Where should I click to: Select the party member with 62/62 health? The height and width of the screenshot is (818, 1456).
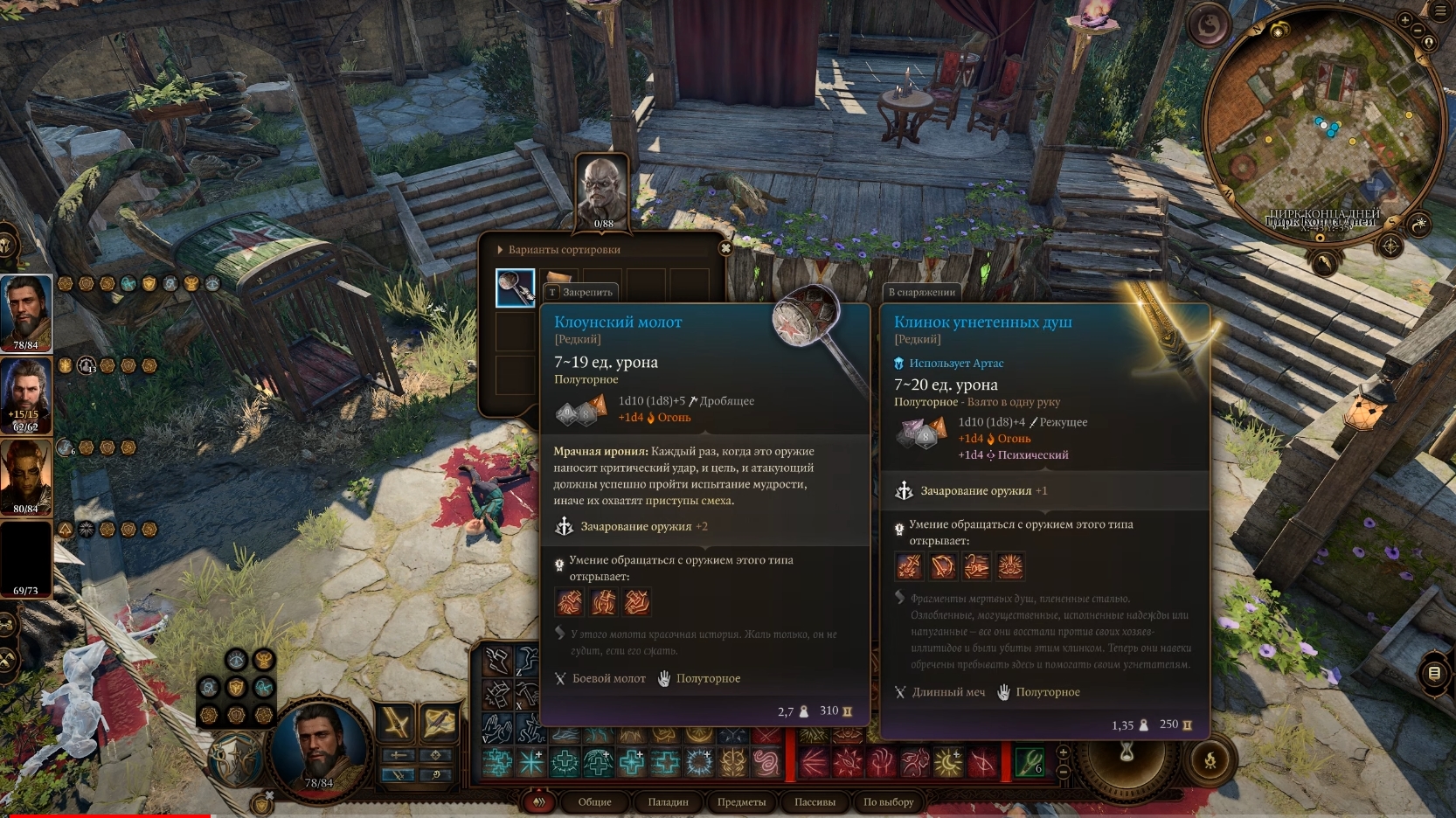pos(26,395)
